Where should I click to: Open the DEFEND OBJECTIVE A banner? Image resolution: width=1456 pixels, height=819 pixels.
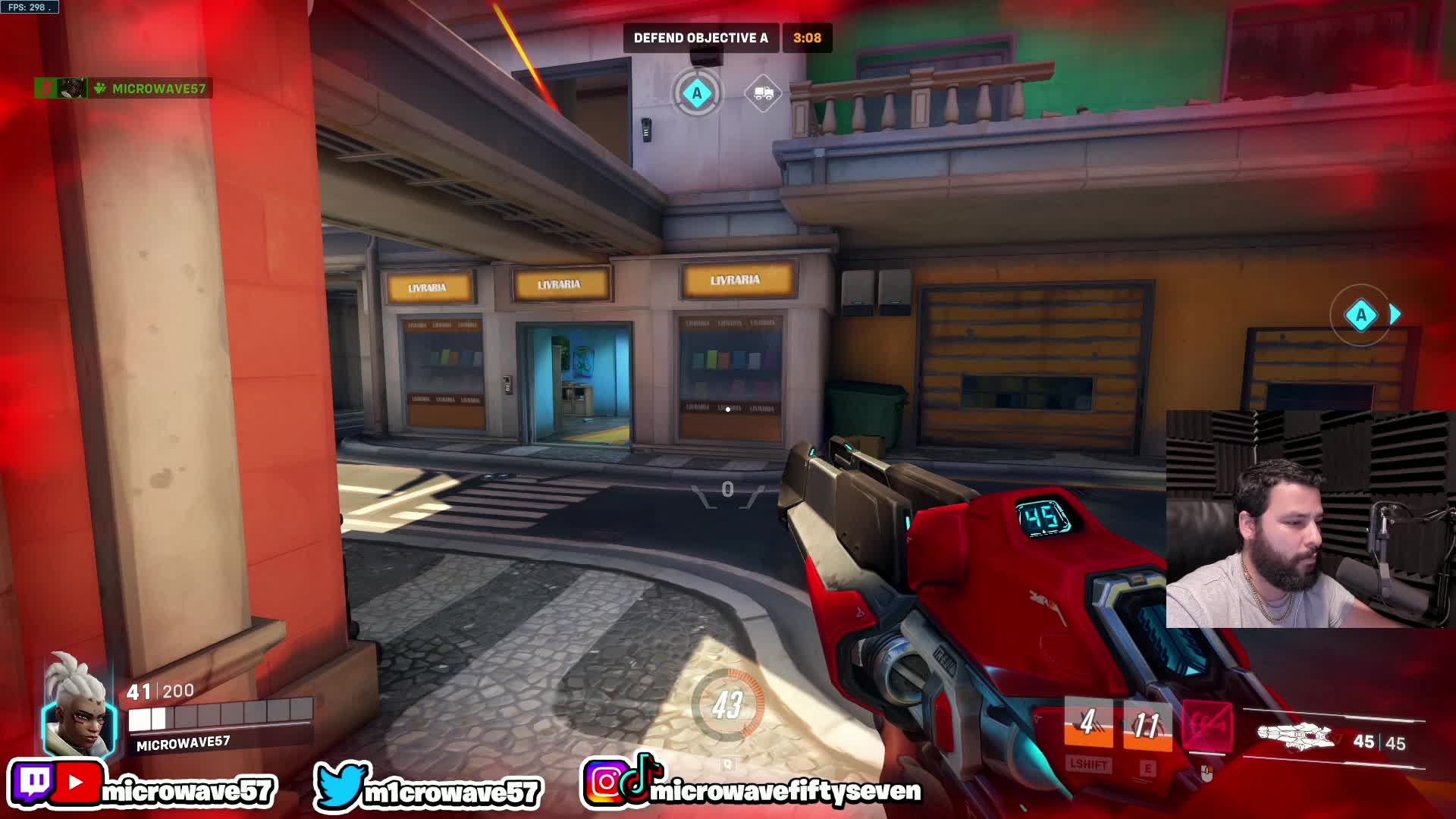coord(701,36)
